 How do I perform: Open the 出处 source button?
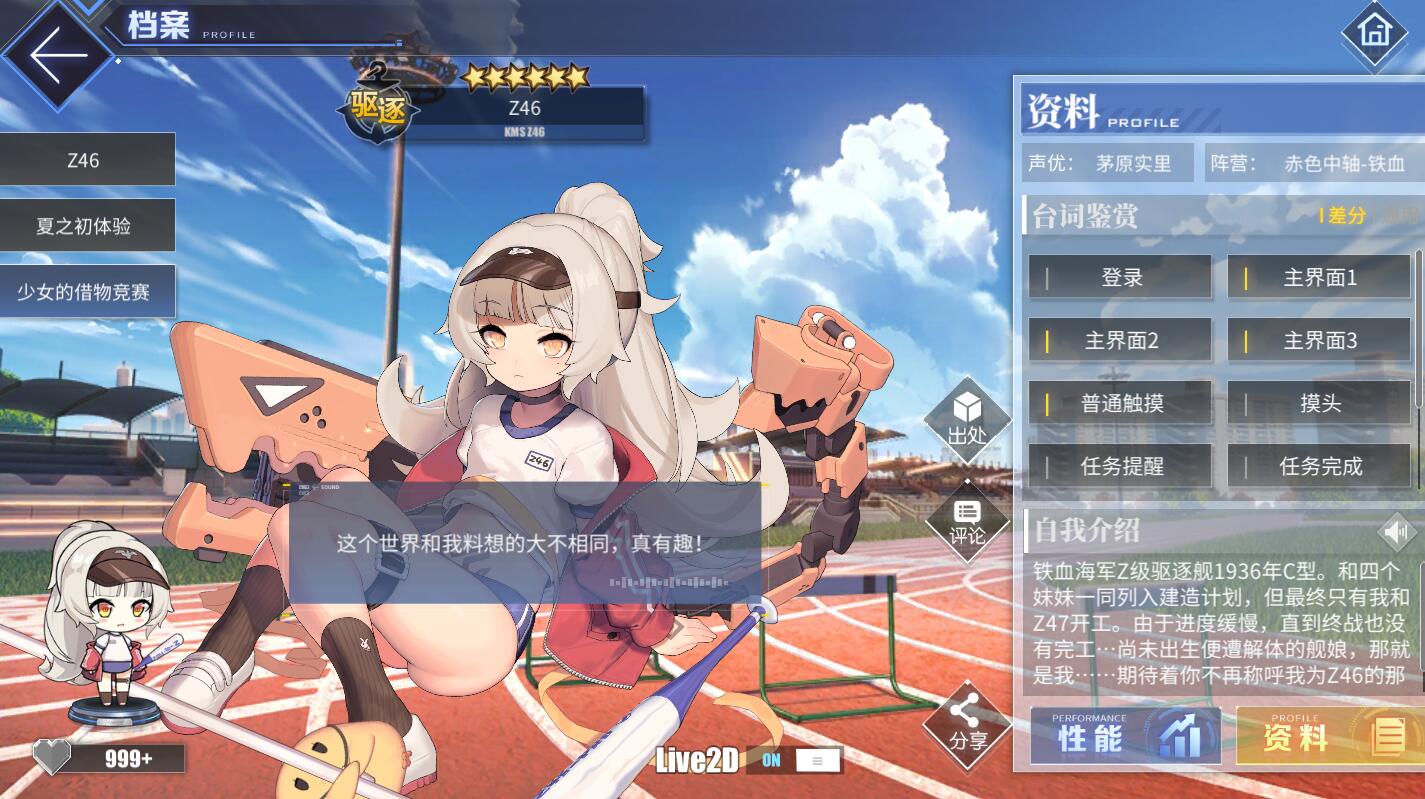pos(966,419)
